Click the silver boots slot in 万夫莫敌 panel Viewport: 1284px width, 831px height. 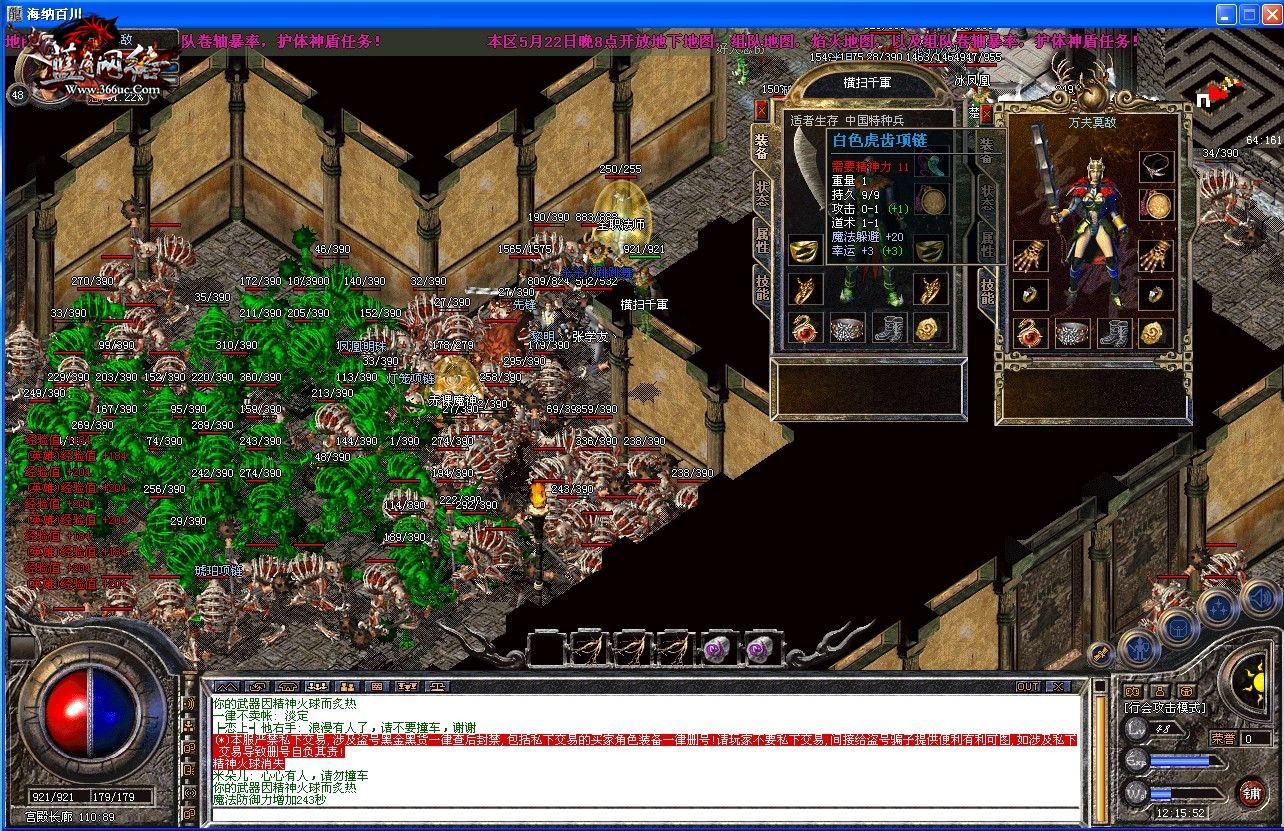coord(1114,333)
